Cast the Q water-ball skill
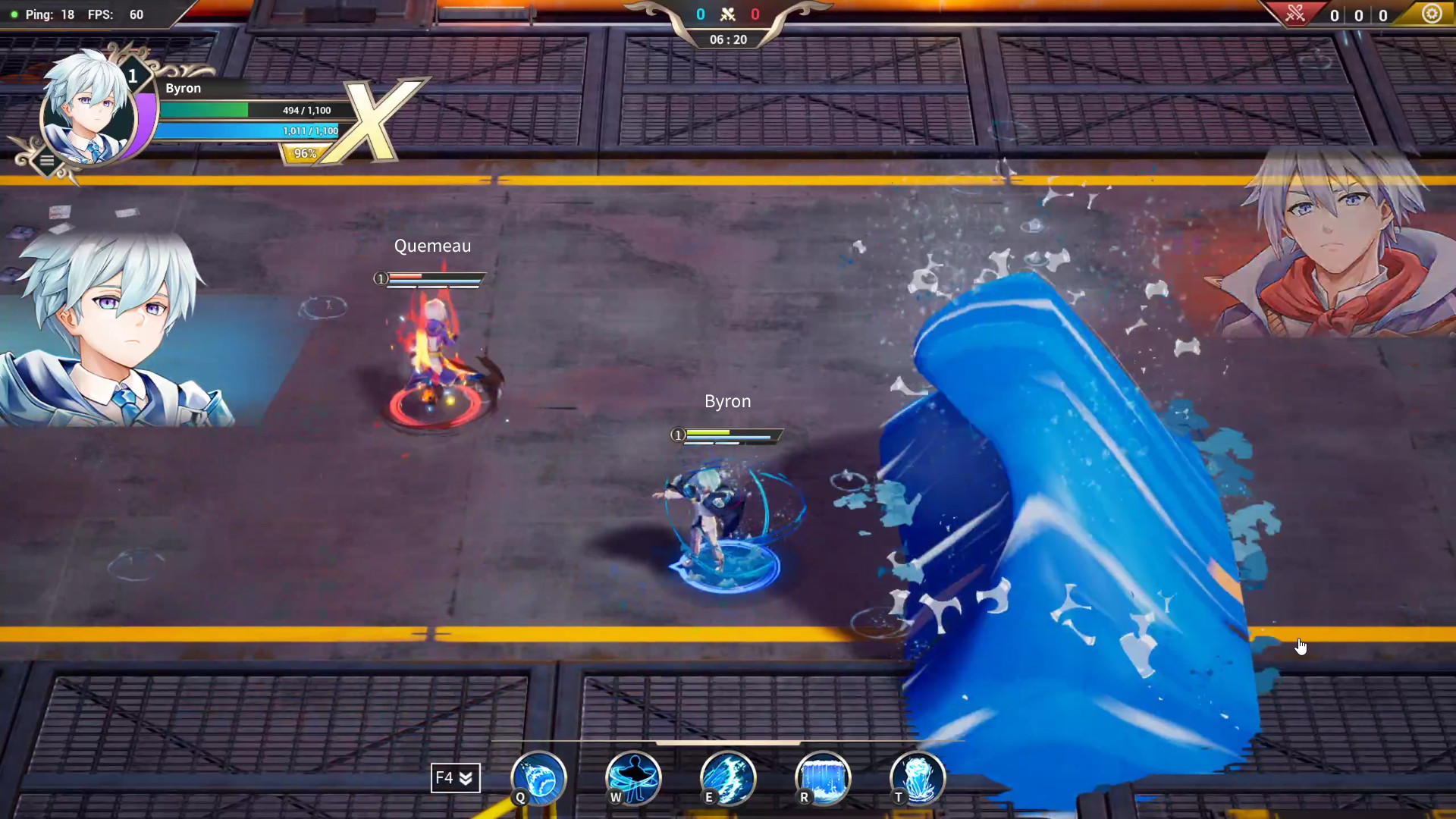The height and width of the screenshot is (819, 1456). click(538, 777)
